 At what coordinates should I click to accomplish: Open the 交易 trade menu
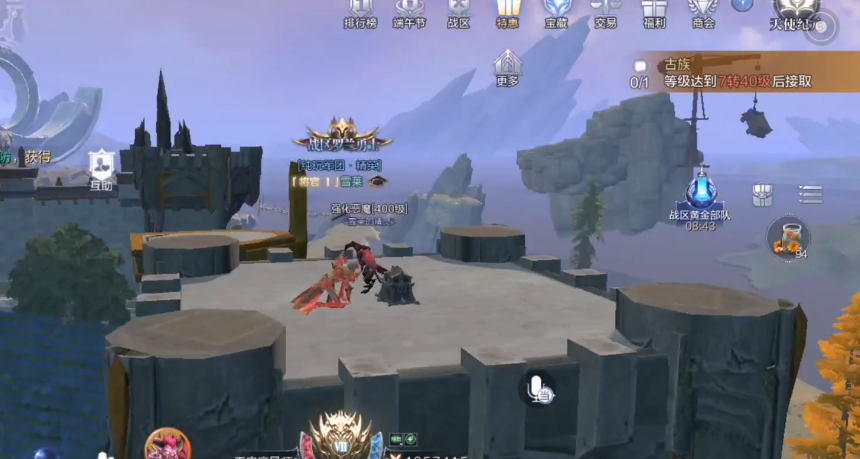(x=606, y=12)
